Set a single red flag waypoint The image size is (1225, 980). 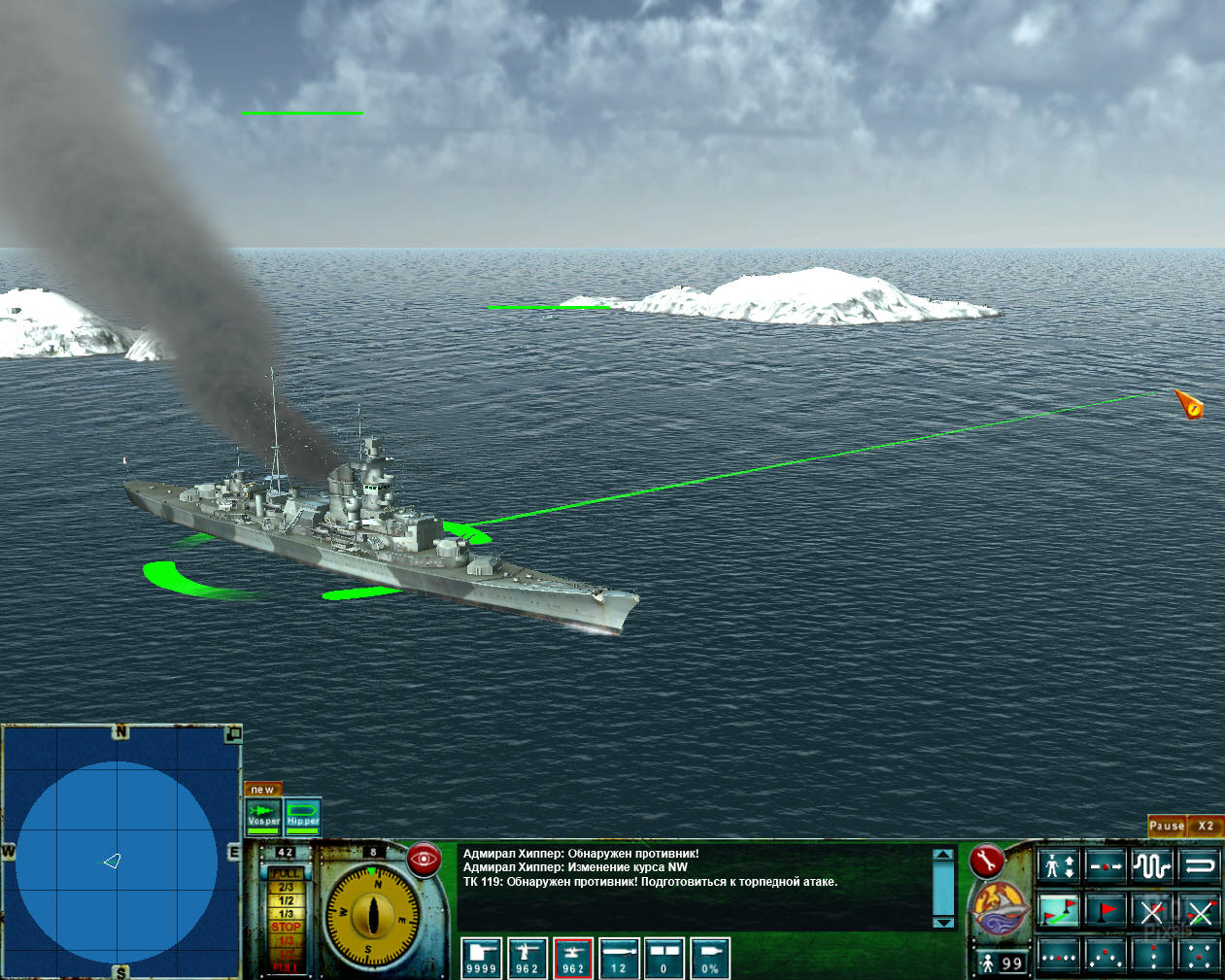(1106, 911)
